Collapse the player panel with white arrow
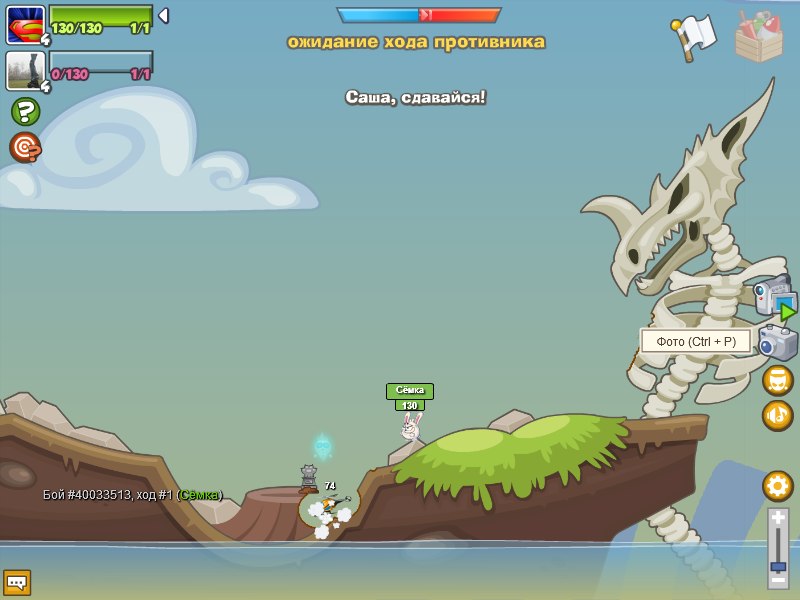800x600 pixels. (x=163, y=16)
